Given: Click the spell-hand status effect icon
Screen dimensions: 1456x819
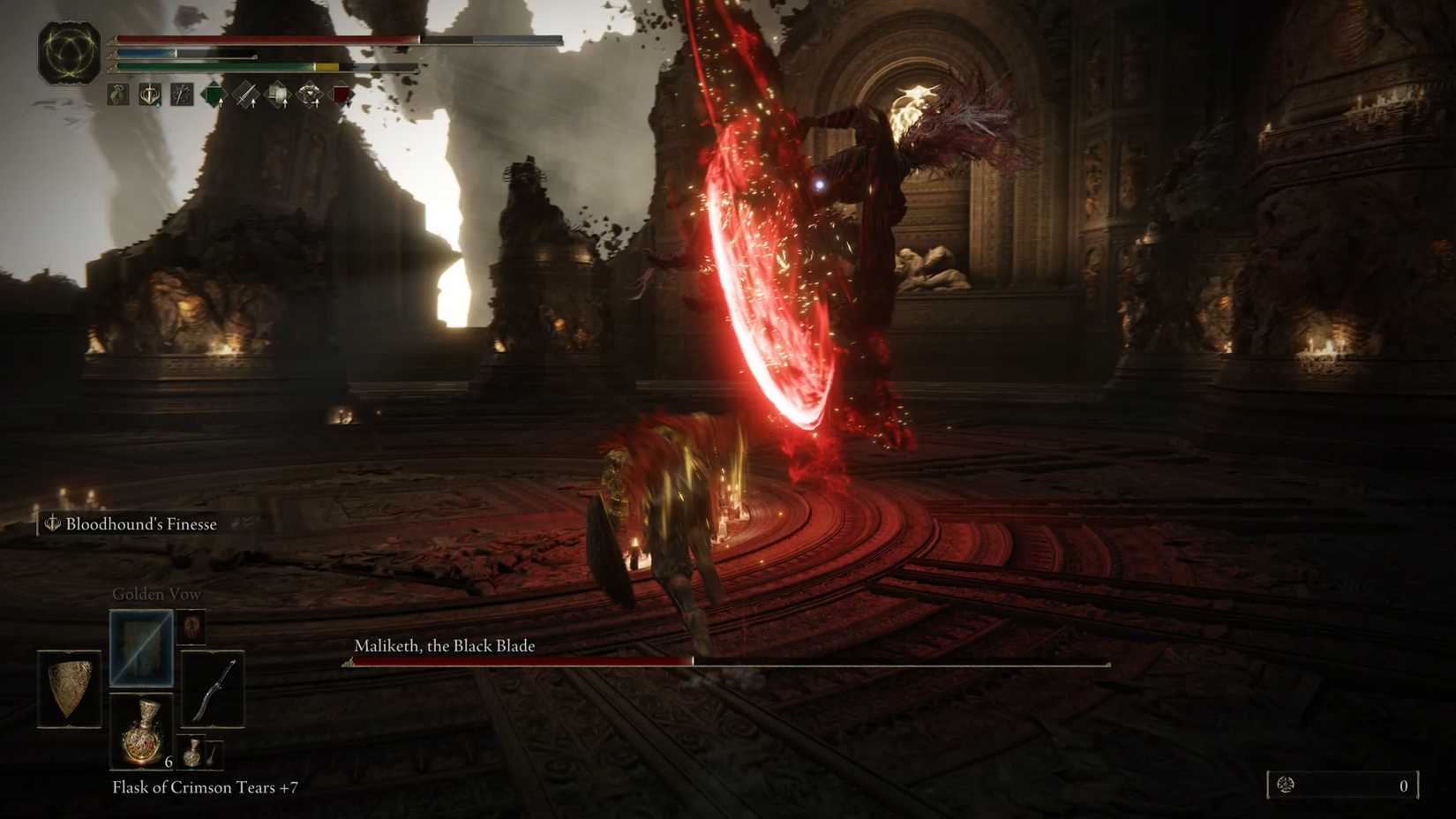Looking at the screenshot, I should pyautogui.click(x=180, y=94).
